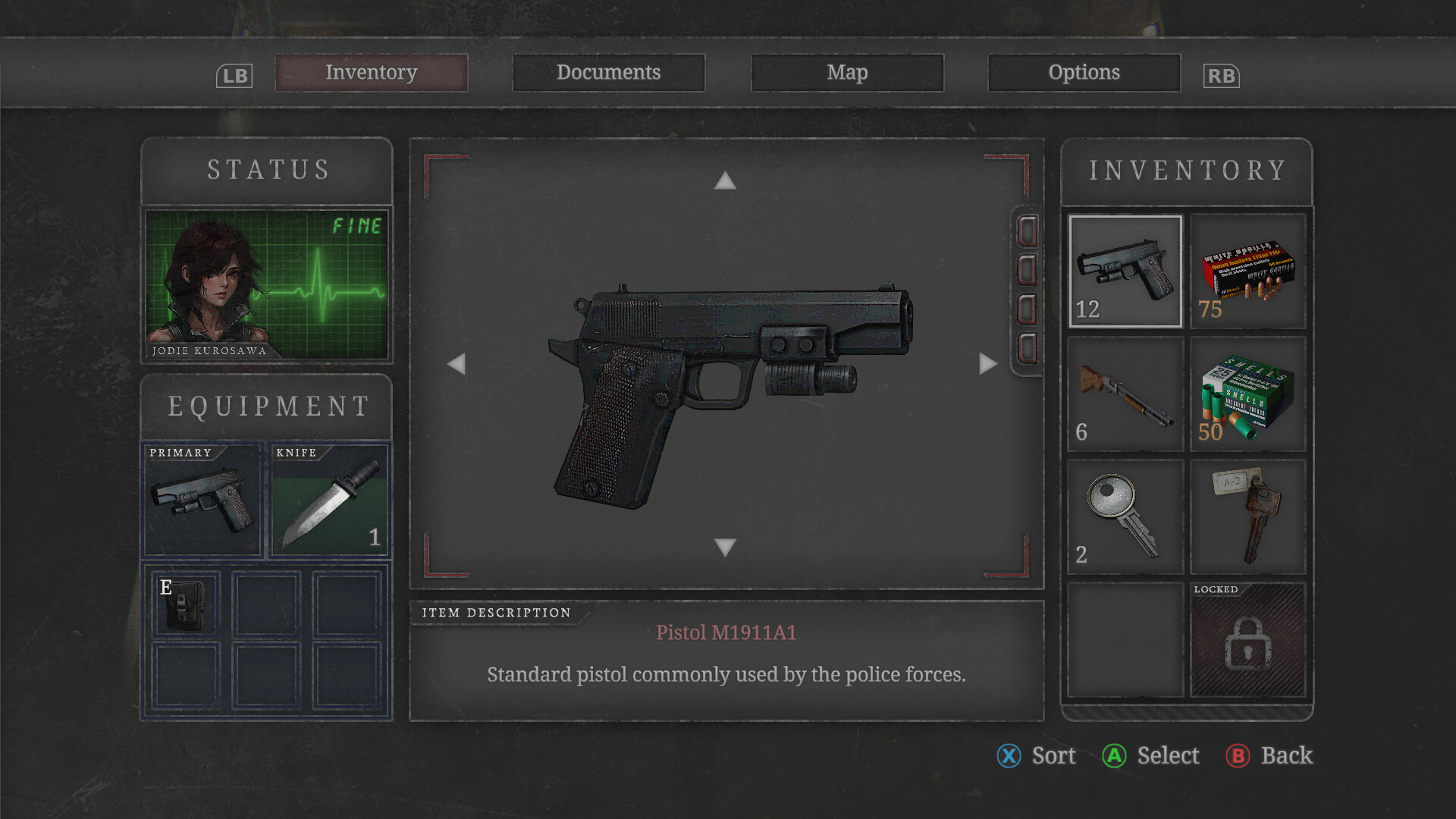The height and width of the screenshot is (819, 1456).
Task: Open the Documents tab
Action: (x=608, y=73)
